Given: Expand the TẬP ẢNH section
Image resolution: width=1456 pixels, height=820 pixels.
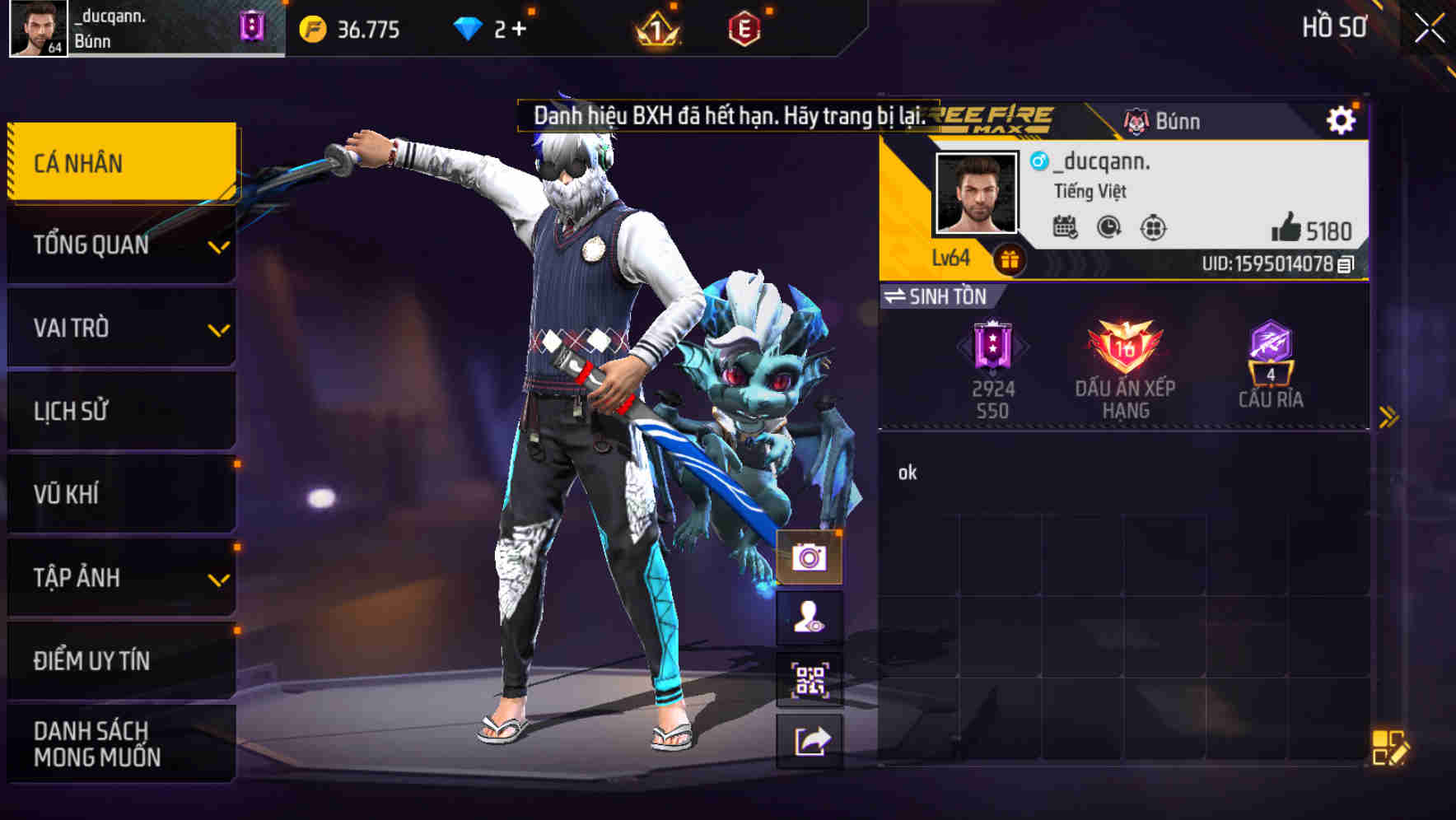Looking at the screenshot, I should coord(119,577).
